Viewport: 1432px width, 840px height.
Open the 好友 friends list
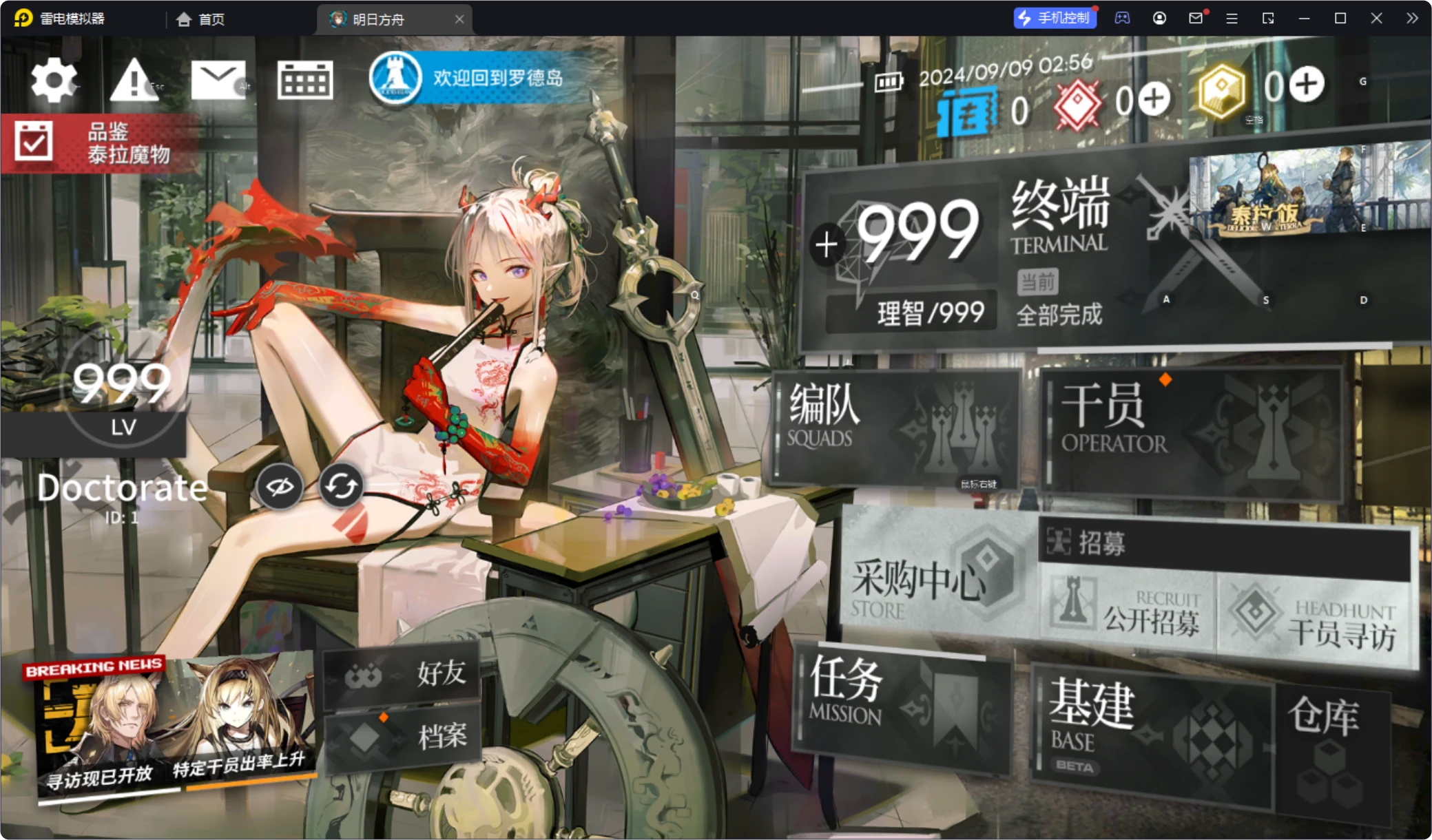[x=402, y=674]
